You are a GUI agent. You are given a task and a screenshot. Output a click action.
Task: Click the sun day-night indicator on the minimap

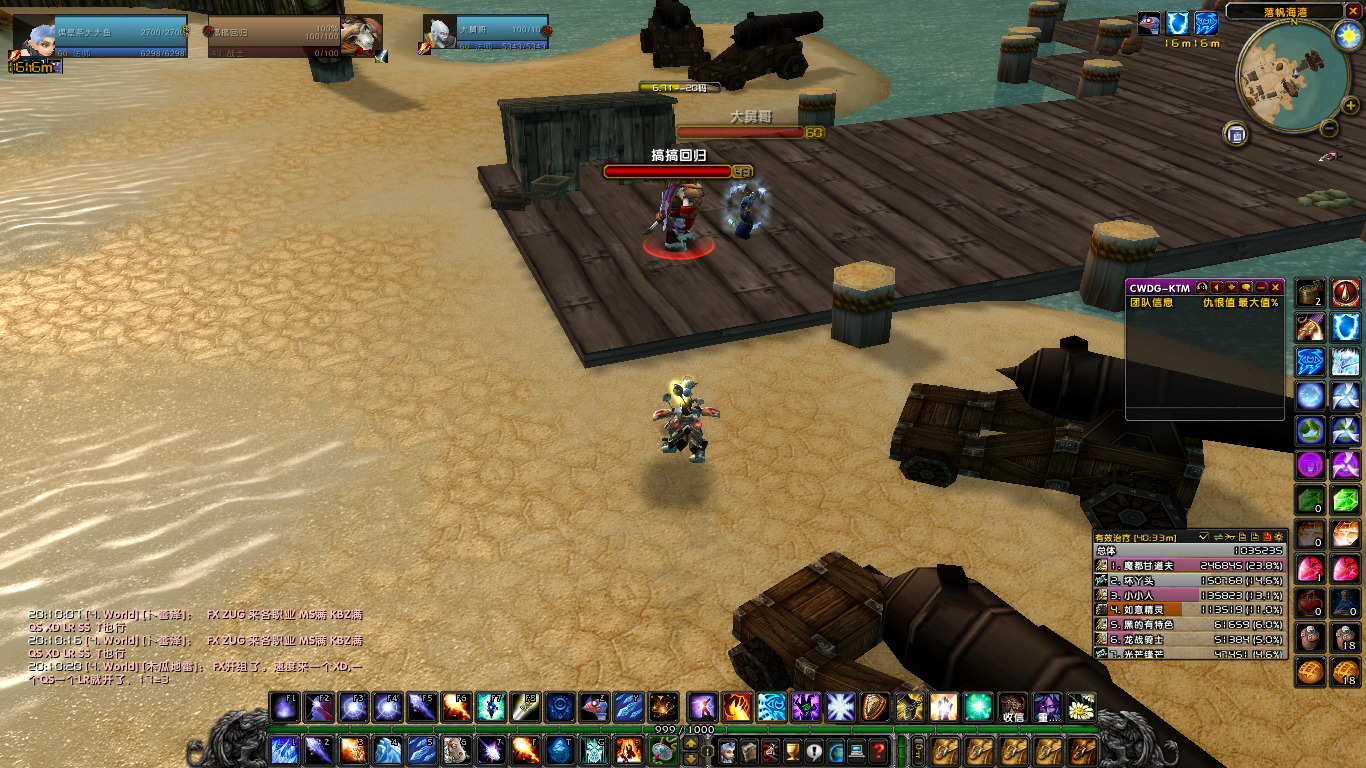click(1347, 36)
